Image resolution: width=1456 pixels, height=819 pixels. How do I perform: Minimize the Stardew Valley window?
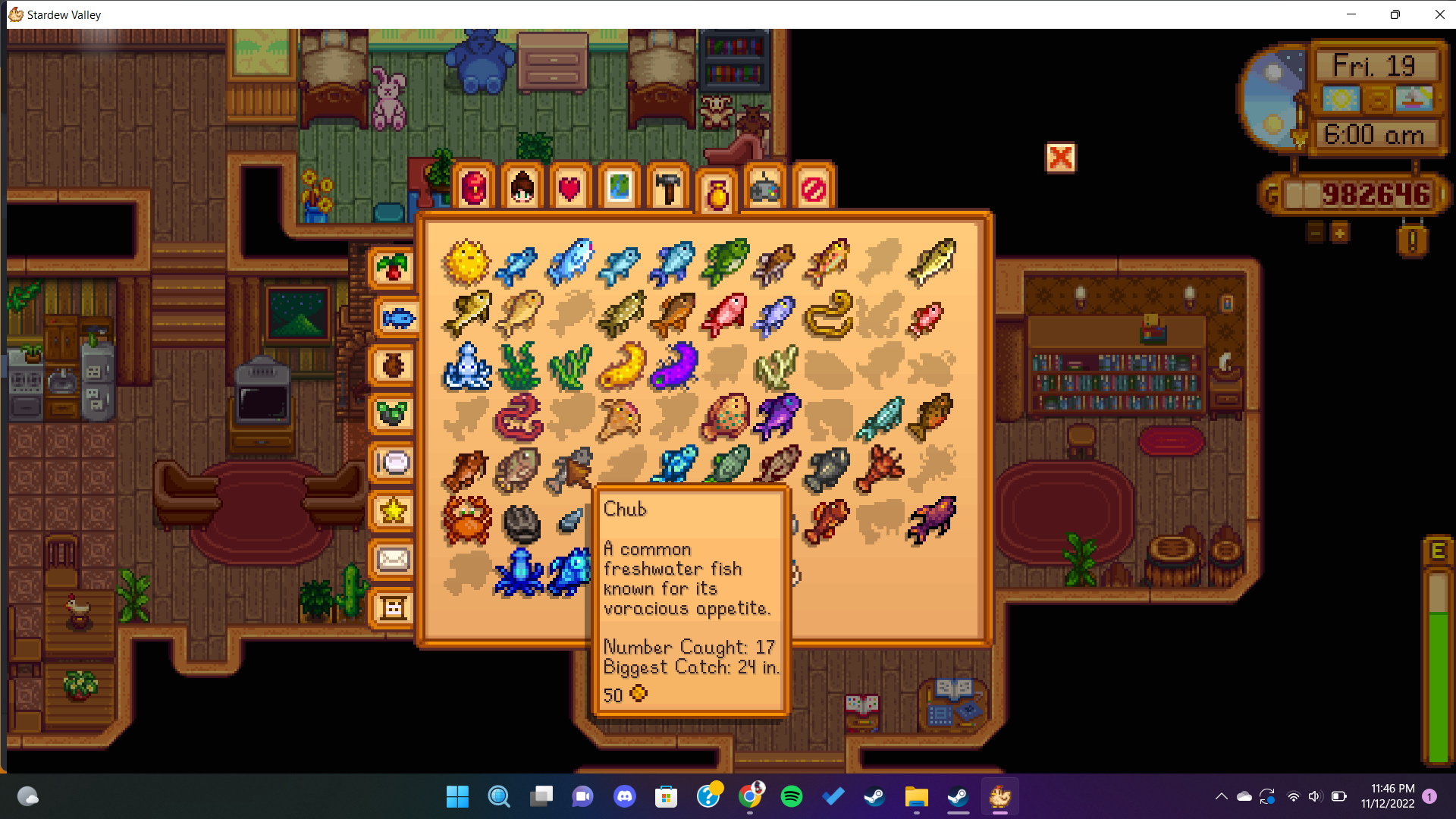coord(1351,14)
